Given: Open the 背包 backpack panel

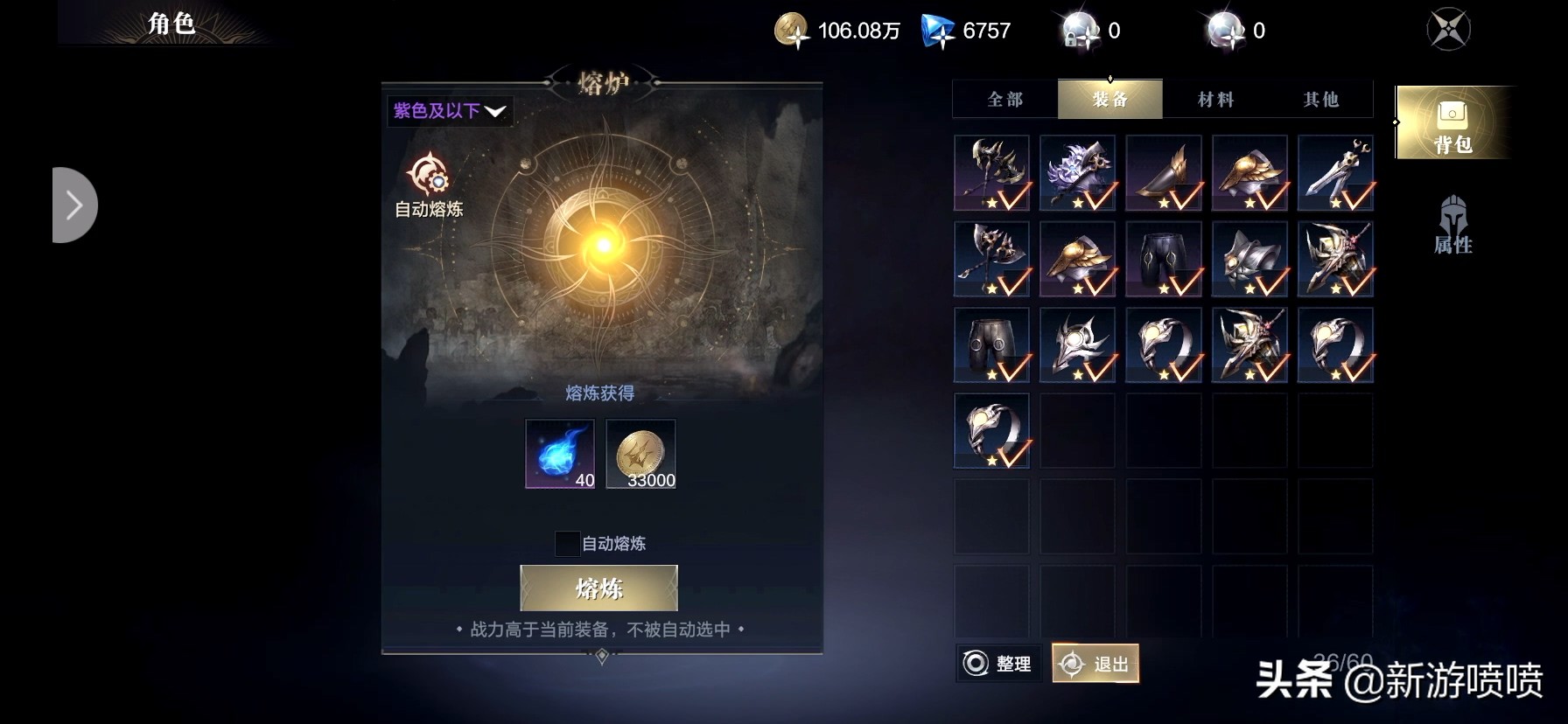Looking at the screenshot, I should 1452,122.
